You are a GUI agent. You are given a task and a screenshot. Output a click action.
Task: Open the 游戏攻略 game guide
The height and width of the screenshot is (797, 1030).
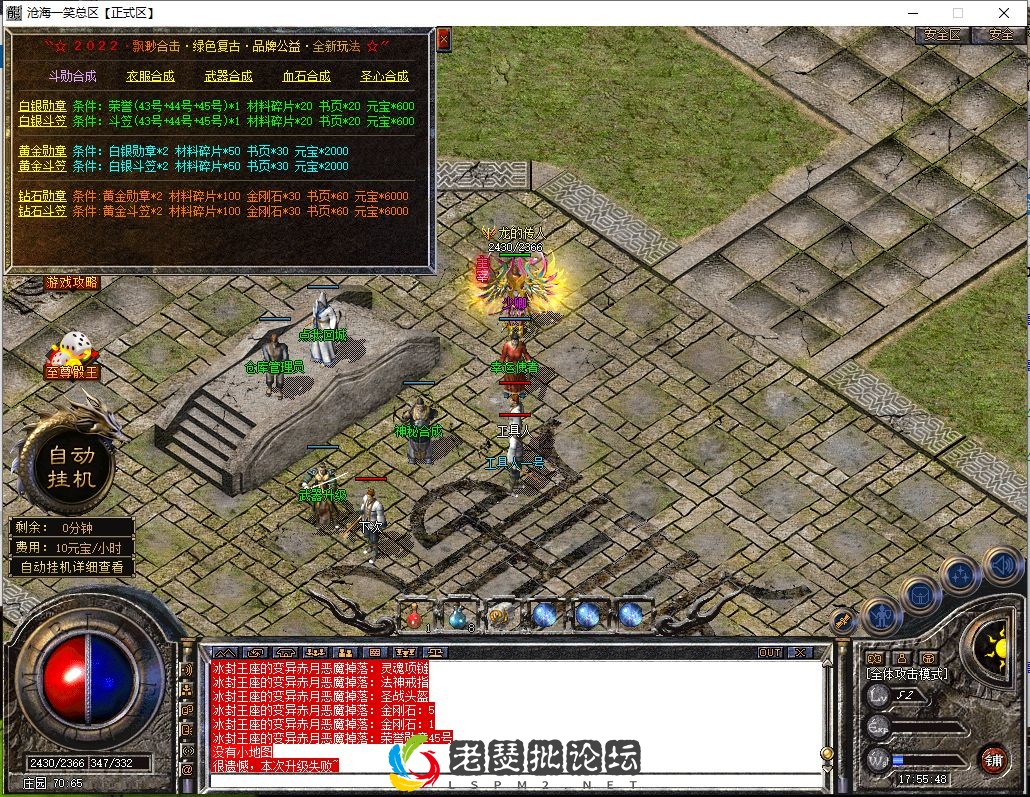coord(72,283)
